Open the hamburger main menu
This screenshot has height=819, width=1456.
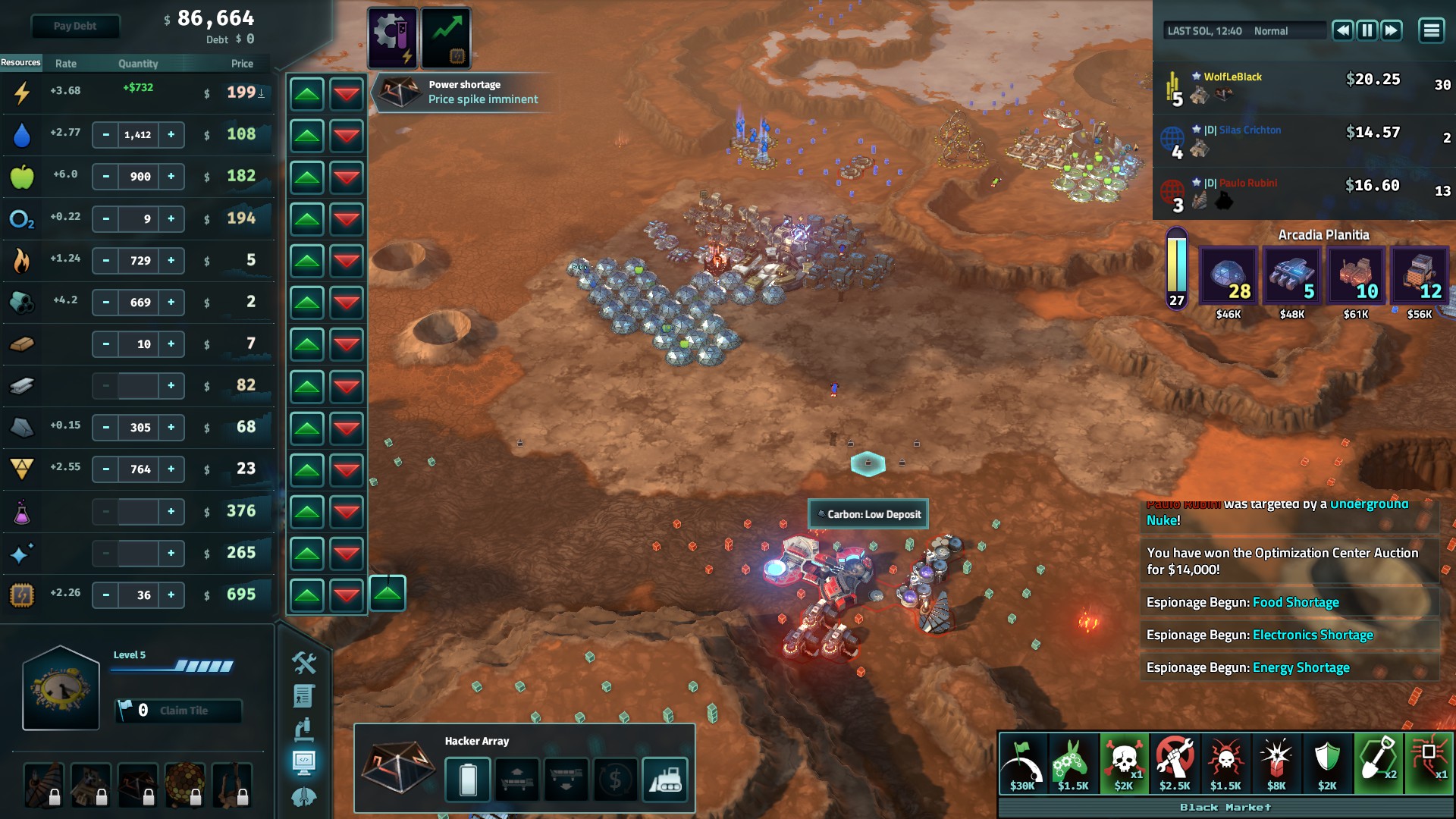click(1431, 30)
